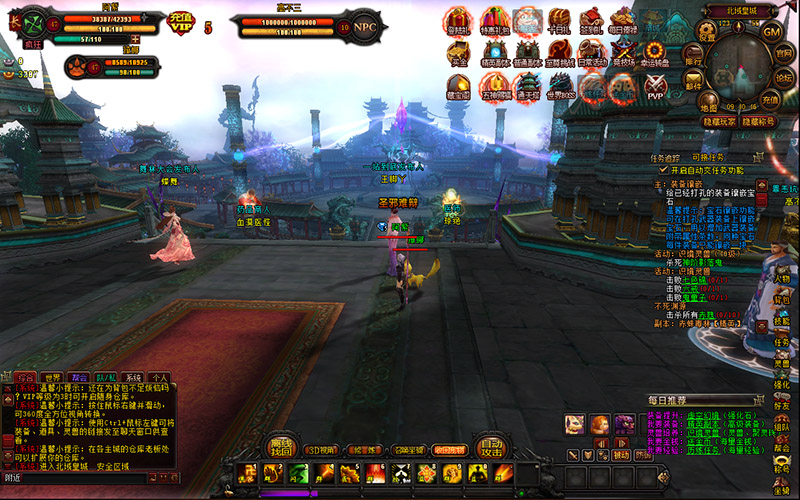
Task: Click the 充值 recharge button near minimap
Action: (x=769, y=100)
